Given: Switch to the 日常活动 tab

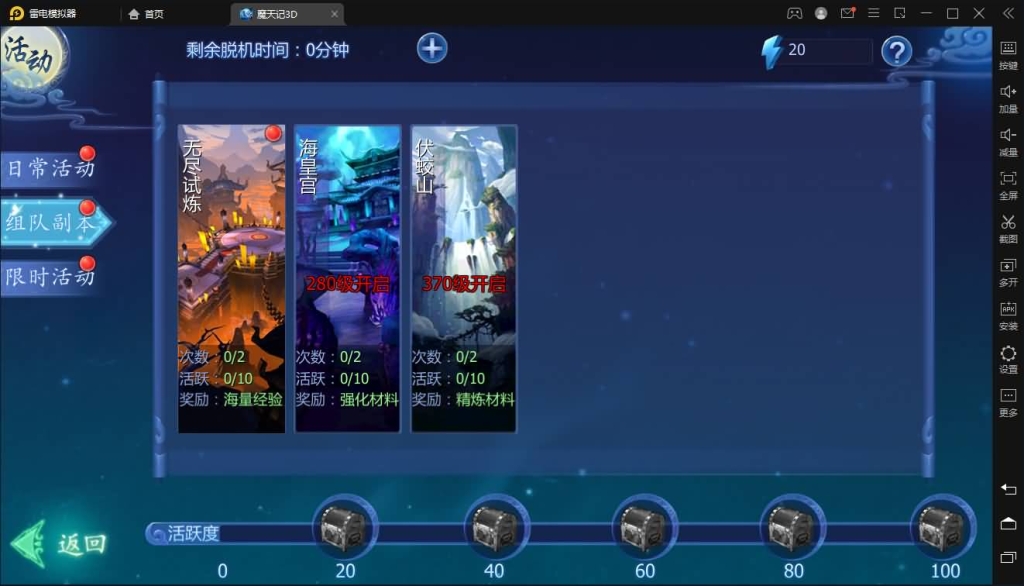Looking at the screenshot, I should point(50,168).
